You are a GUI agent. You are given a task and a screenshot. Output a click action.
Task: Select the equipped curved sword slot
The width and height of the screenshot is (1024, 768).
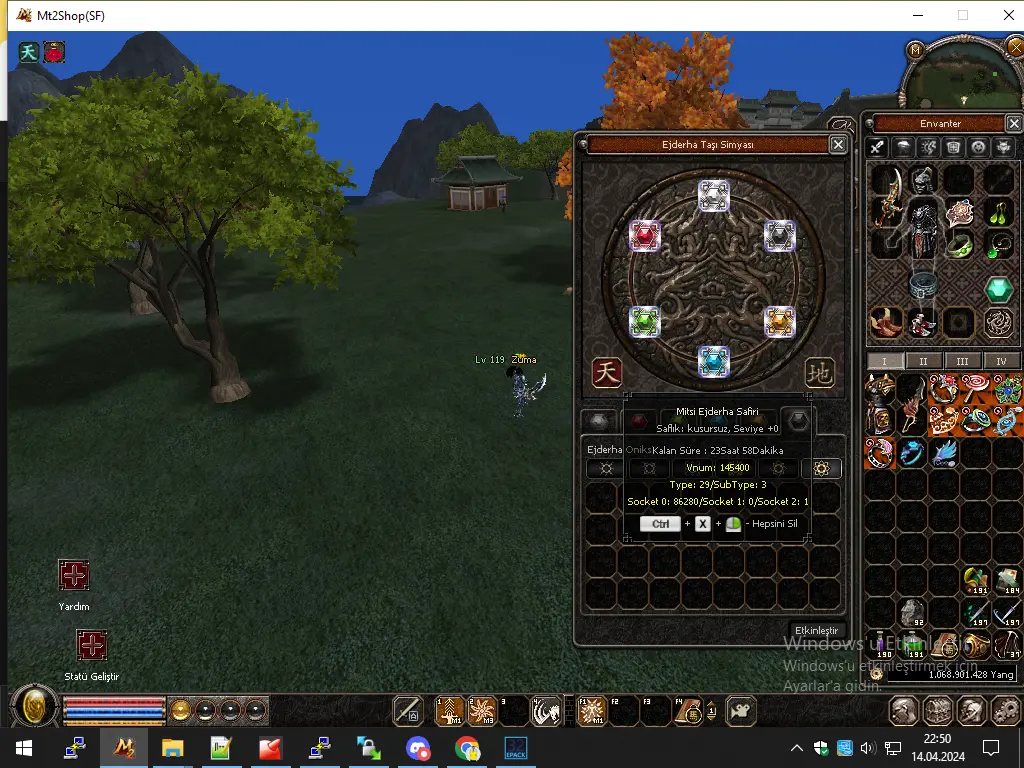pos(886,196)
